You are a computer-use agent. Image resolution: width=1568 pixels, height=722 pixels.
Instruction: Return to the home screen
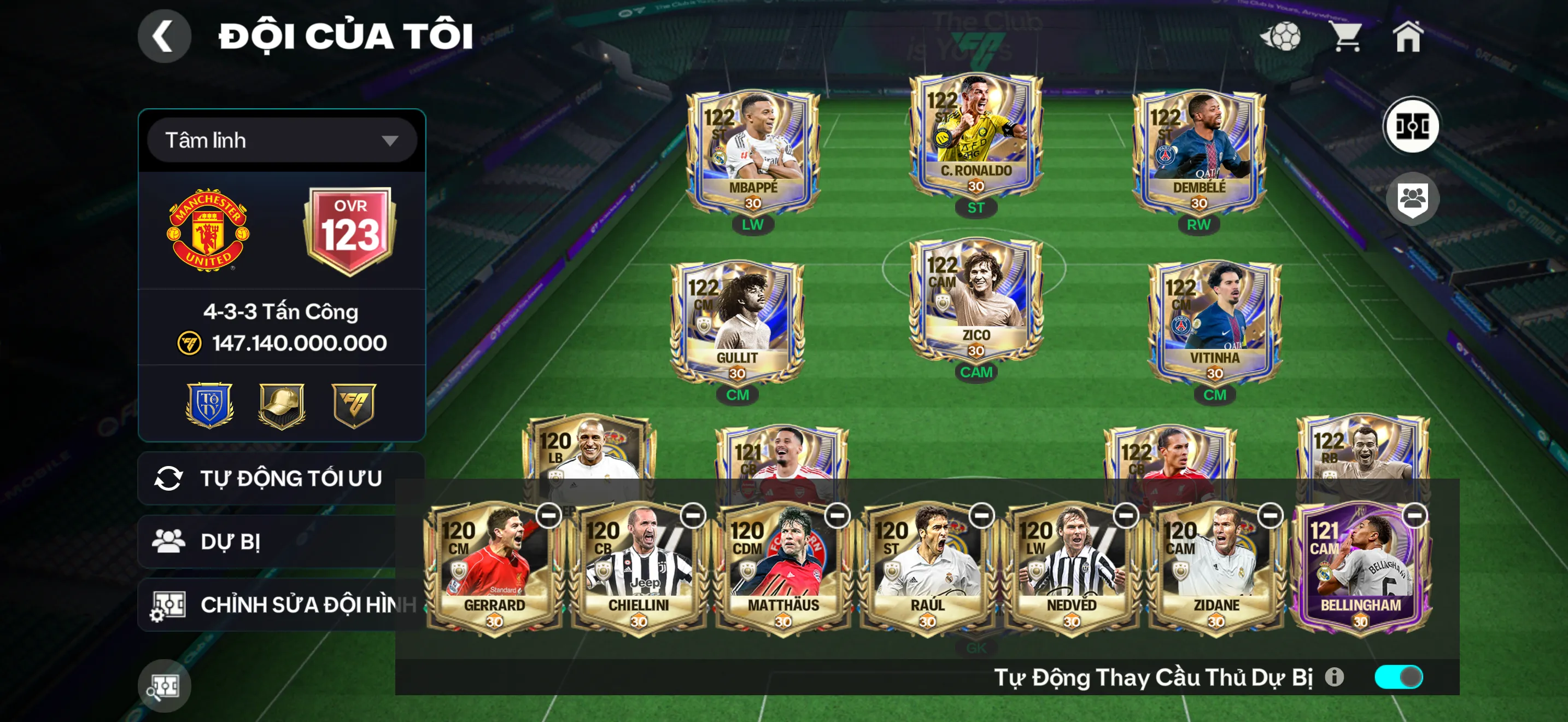click(1407, 37)
